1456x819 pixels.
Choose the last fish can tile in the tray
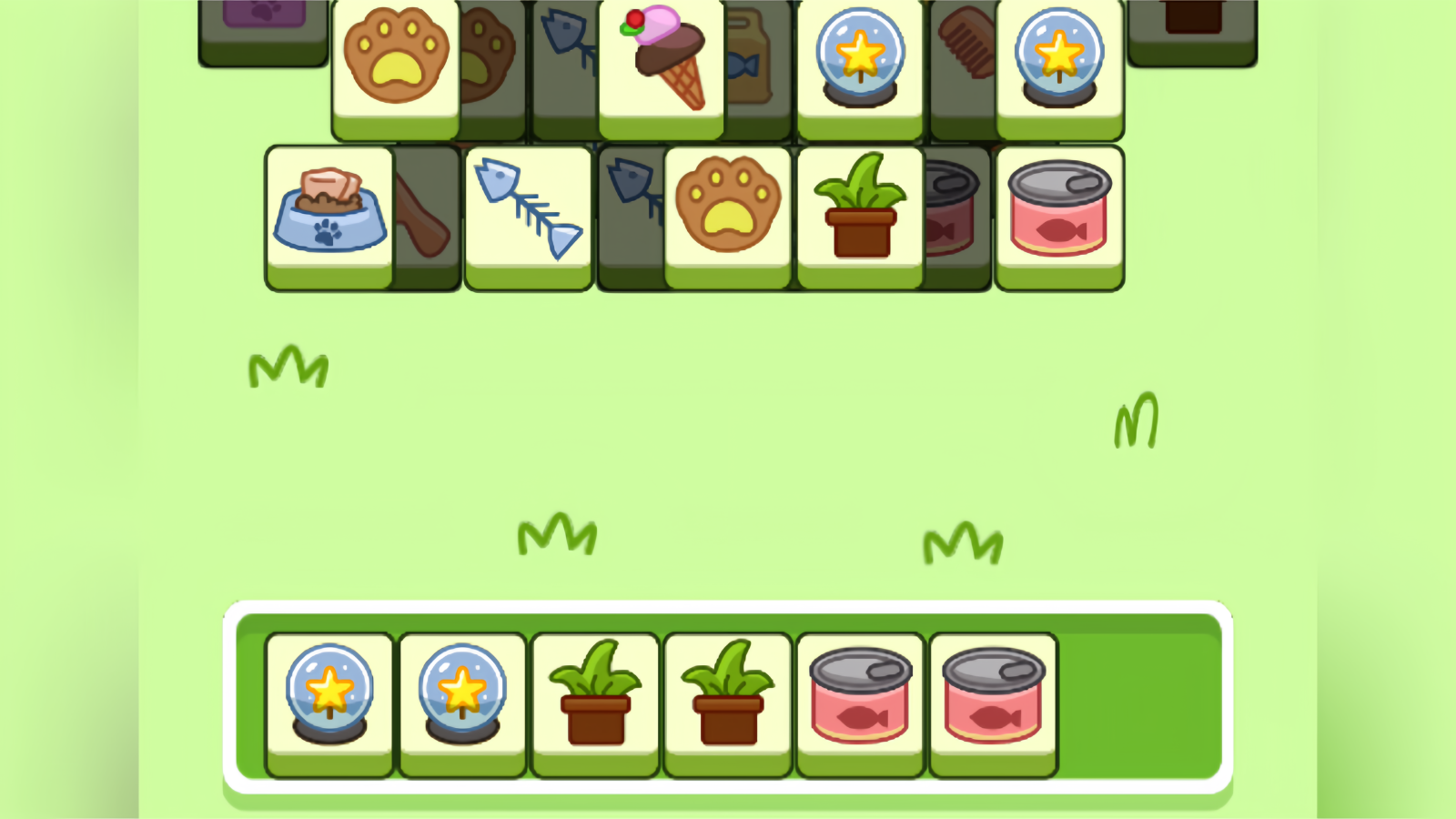click(x=992, y=701)
